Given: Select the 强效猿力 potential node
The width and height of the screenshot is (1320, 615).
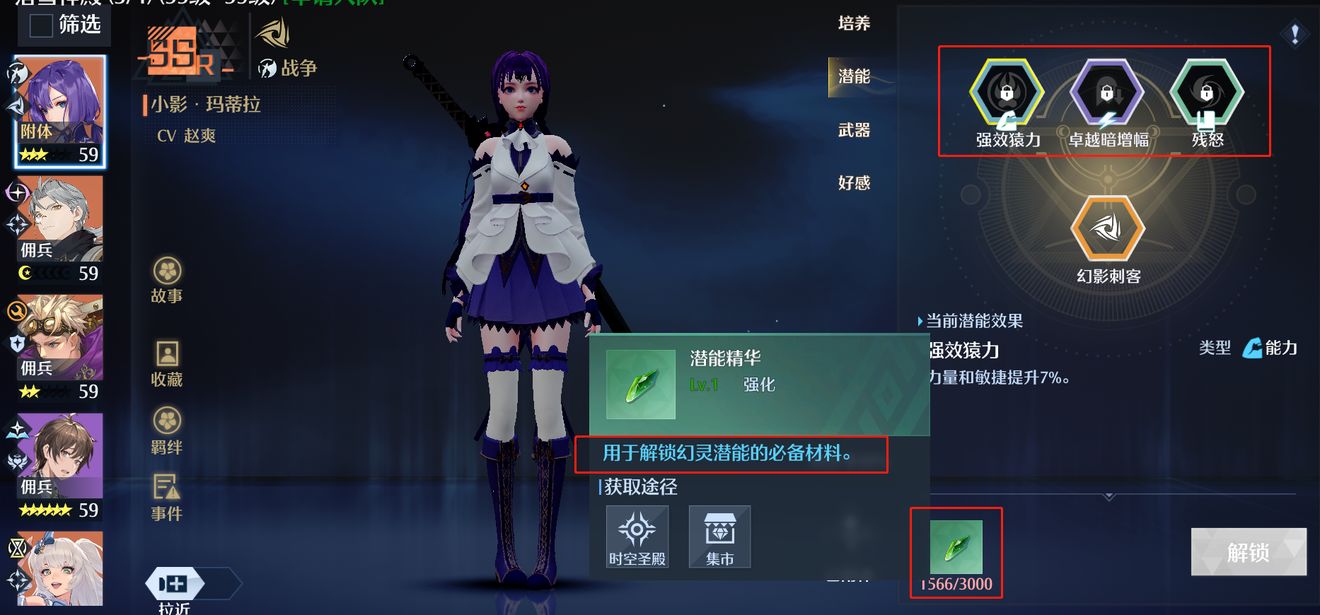Looking at the screenshot, I should point(1007,94).
